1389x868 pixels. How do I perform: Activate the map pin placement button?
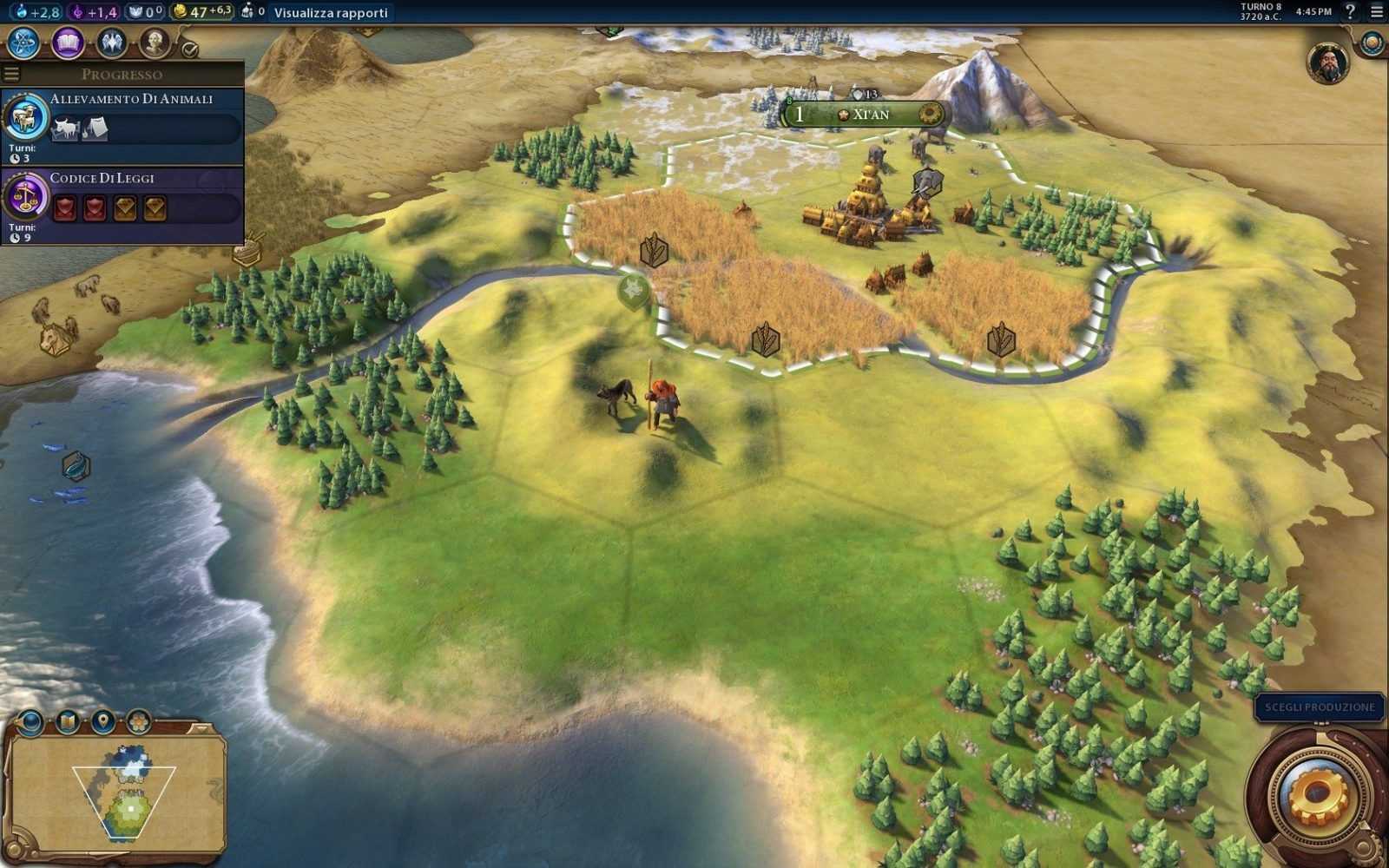(x=103, y=721)
